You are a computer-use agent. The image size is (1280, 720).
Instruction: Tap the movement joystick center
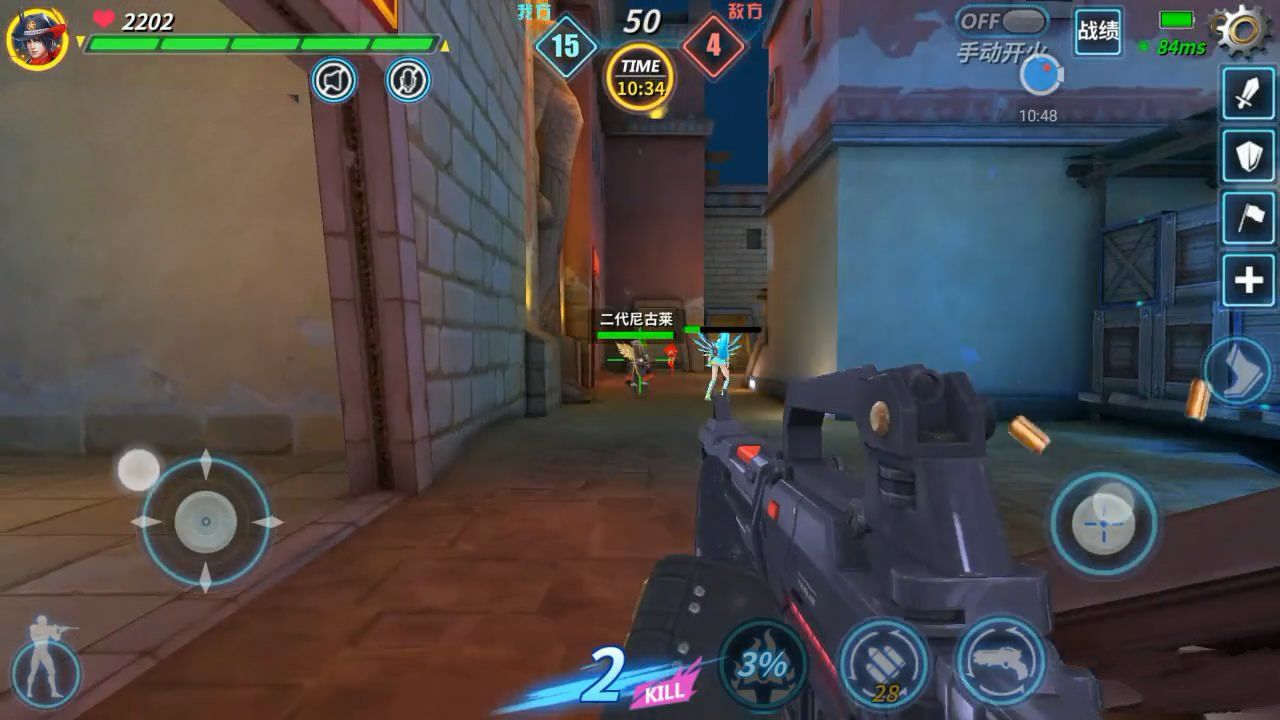(206, 522)
